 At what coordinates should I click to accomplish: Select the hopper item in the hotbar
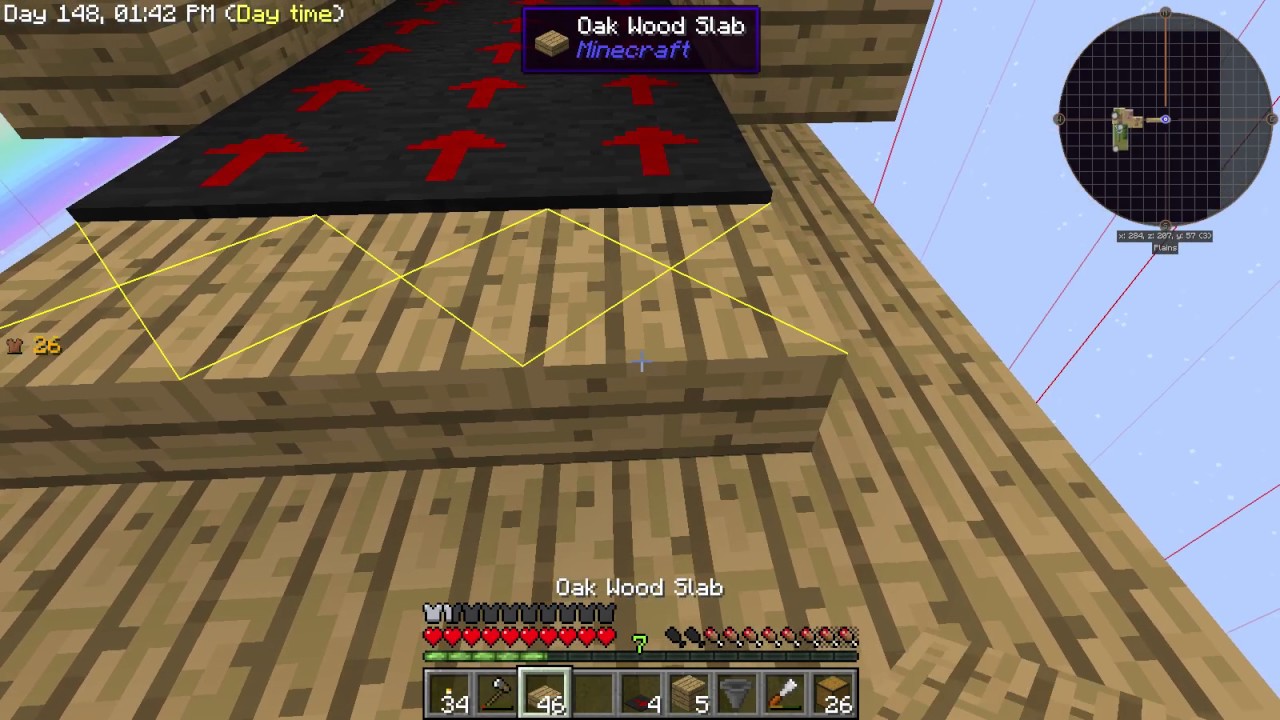tap(736, 695)
